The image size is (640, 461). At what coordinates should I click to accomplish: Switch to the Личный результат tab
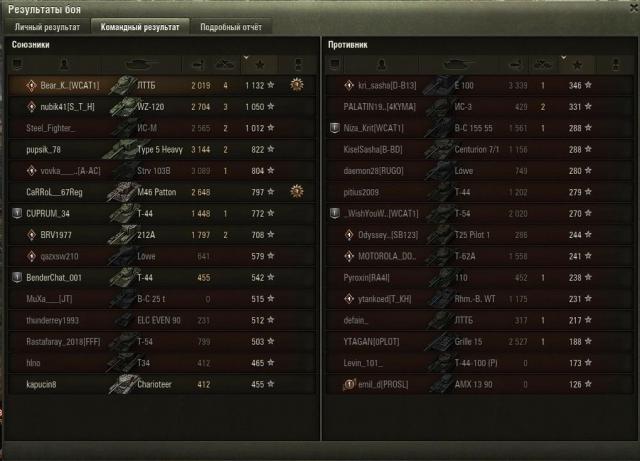point(46,27)
